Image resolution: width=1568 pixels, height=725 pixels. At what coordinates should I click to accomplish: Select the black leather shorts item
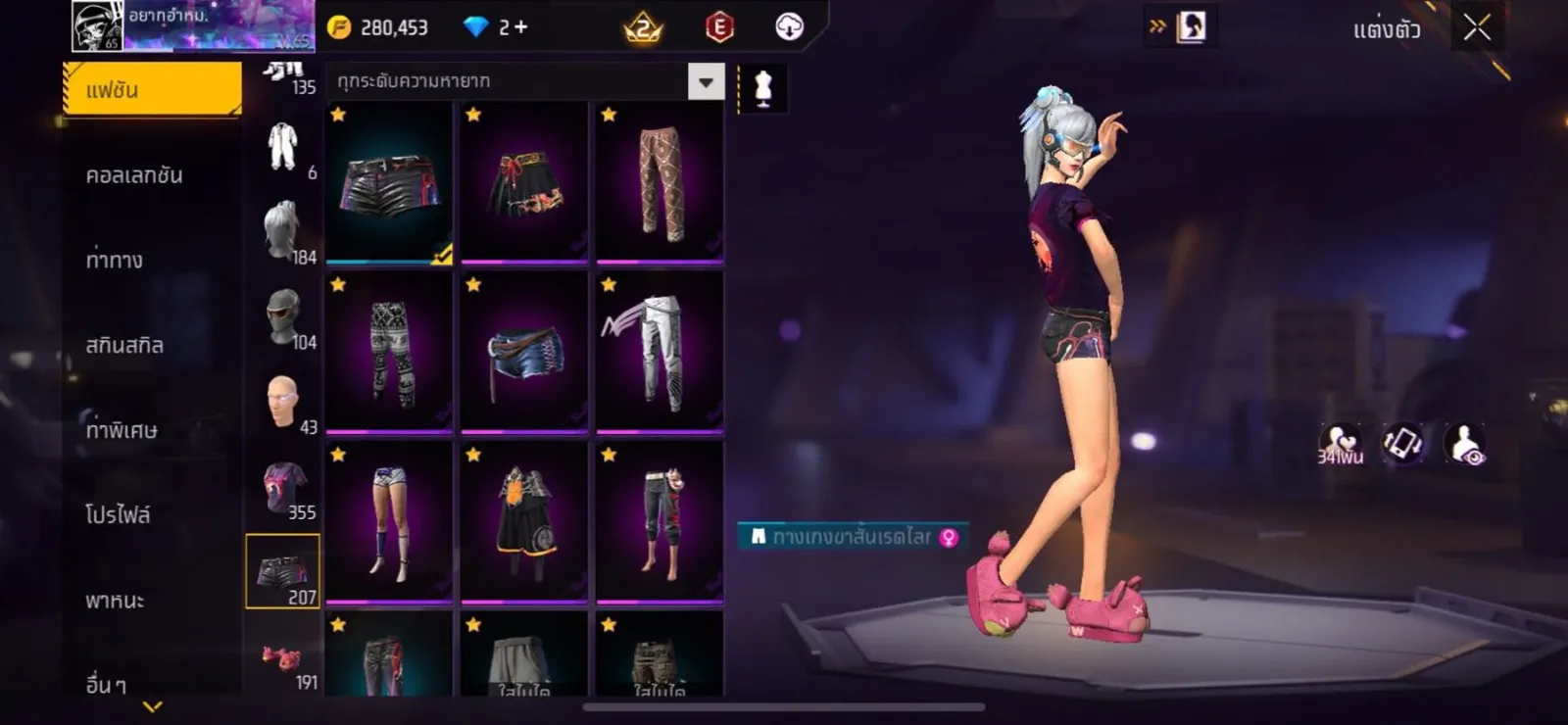click(x=389, y=183)
